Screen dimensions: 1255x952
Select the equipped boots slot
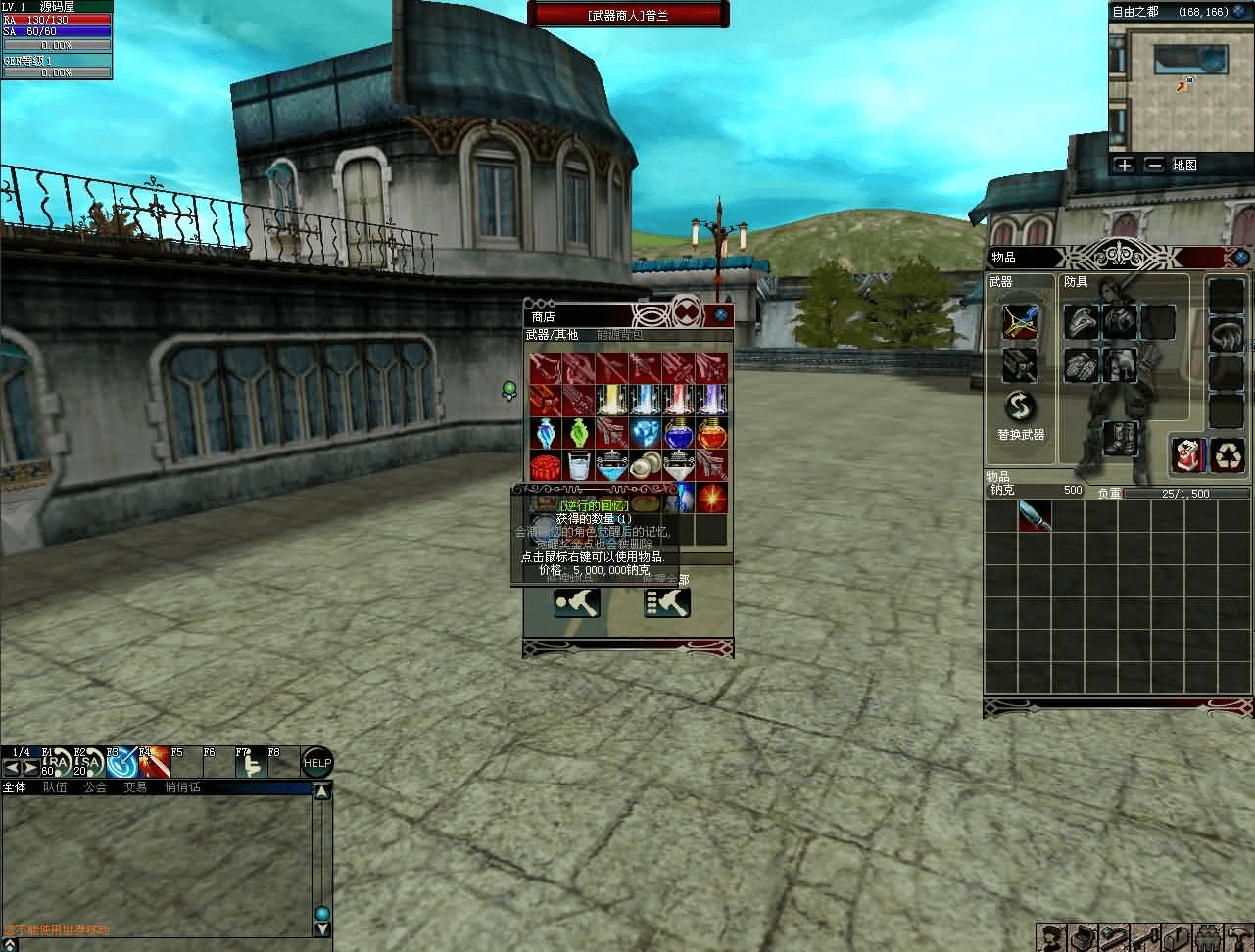tap(1119, 438)
